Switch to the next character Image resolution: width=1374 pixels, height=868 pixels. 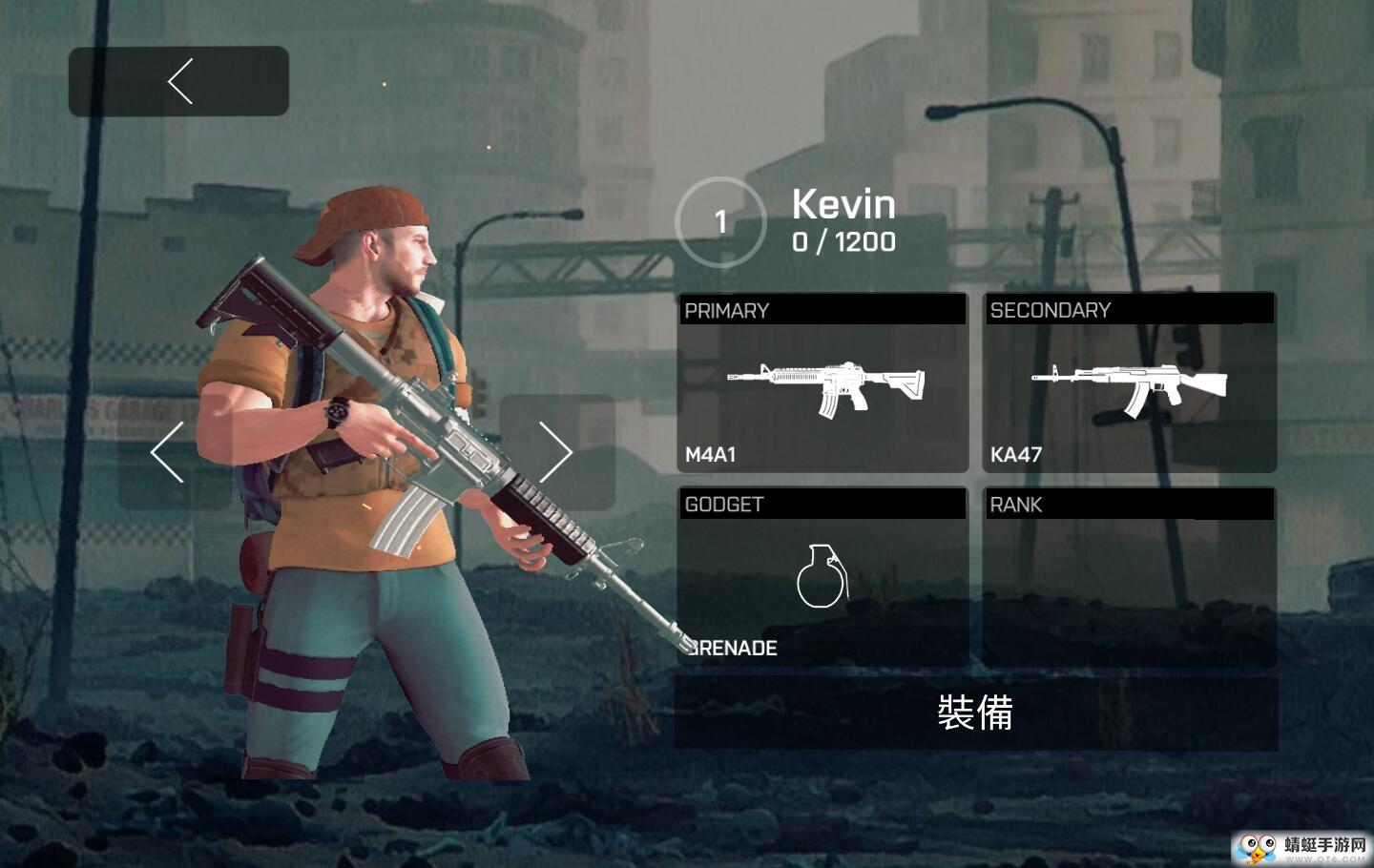pos(556,452)
